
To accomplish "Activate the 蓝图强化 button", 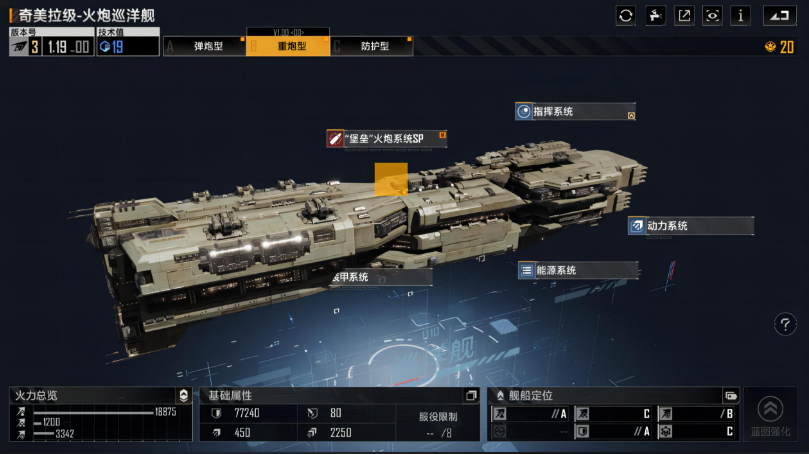I will coord(770,414).
